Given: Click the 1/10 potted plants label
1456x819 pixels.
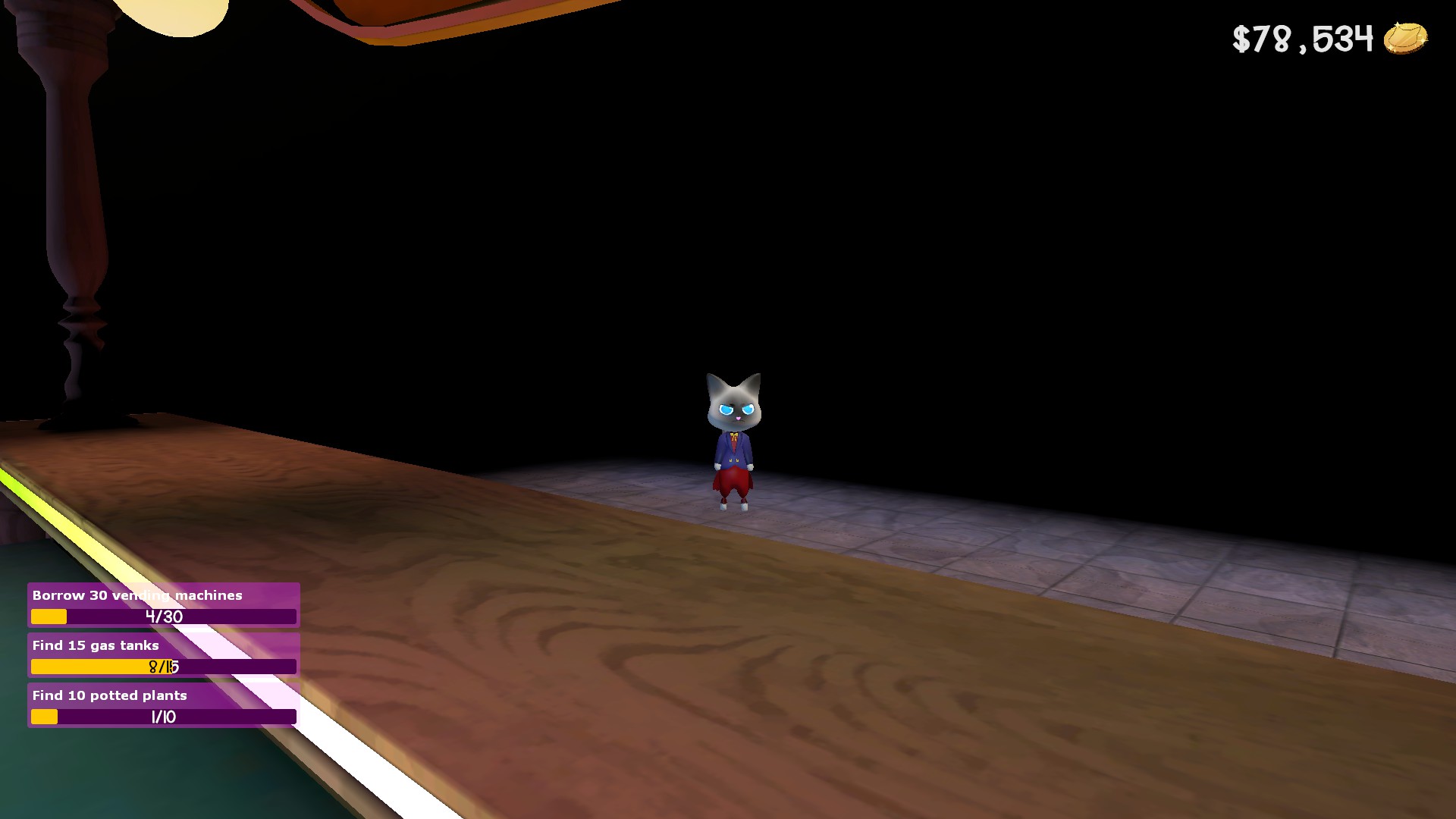Looking at the screenshot, I should pos(162,715).
